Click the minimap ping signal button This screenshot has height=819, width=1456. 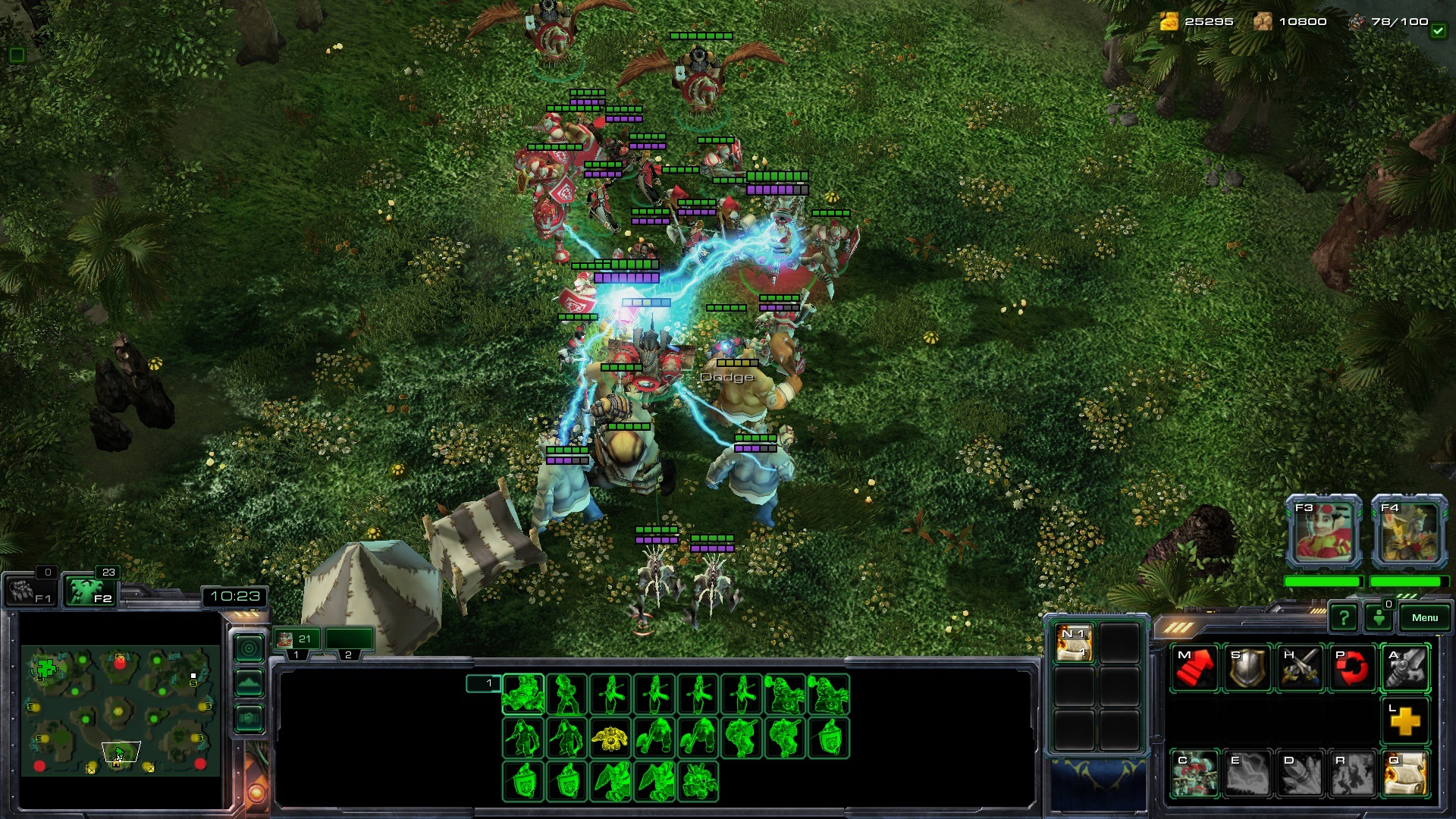[x=249, y=648]
